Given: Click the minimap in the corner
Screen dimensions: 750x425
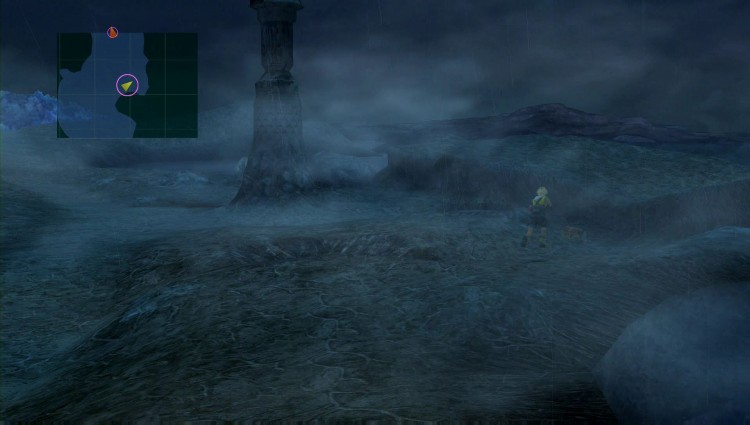Looking at the screenshot, I should click(x=127, y=85).
